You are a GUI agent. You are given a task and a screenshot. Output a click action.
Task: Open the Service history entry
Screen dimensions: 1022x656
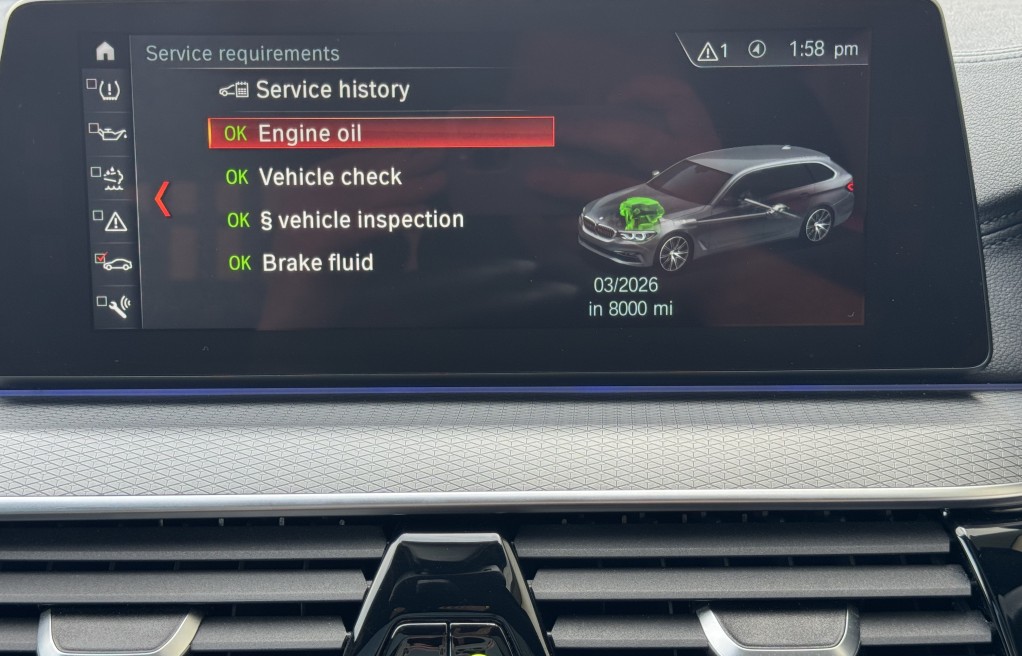coord(315,90)
